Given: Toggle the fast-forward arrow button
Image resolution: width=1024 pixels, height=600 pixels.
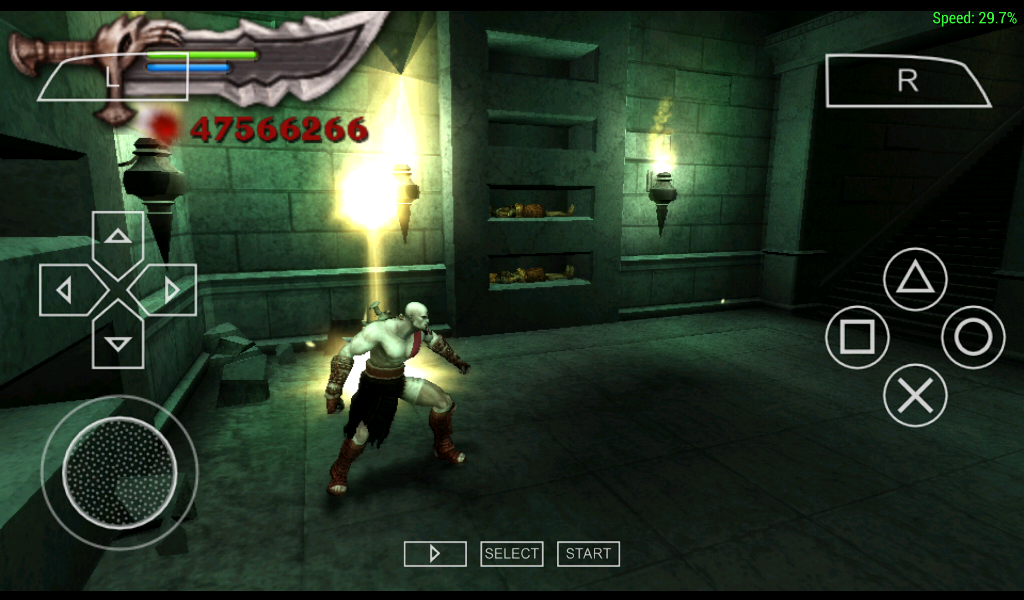Looking at the screenshot, I should coord(435,554).
